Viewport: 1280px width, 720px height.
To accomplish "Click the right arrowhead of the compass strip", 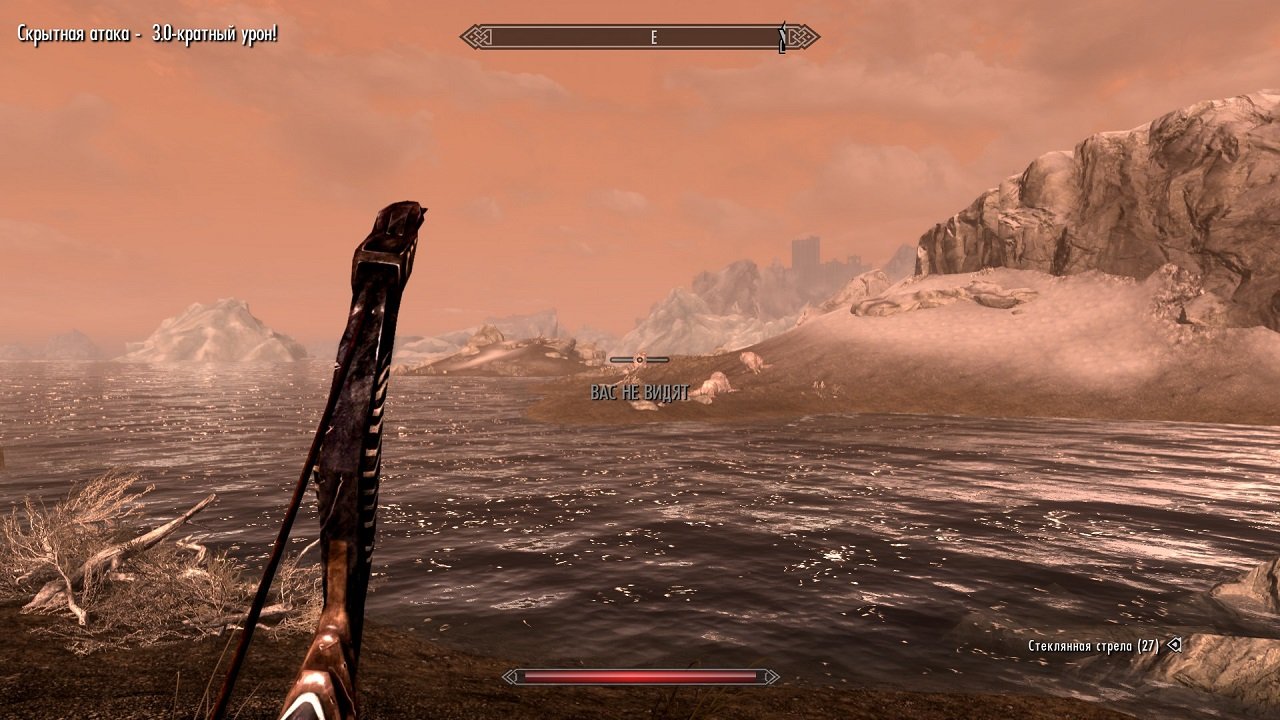I will coord(805,36).
